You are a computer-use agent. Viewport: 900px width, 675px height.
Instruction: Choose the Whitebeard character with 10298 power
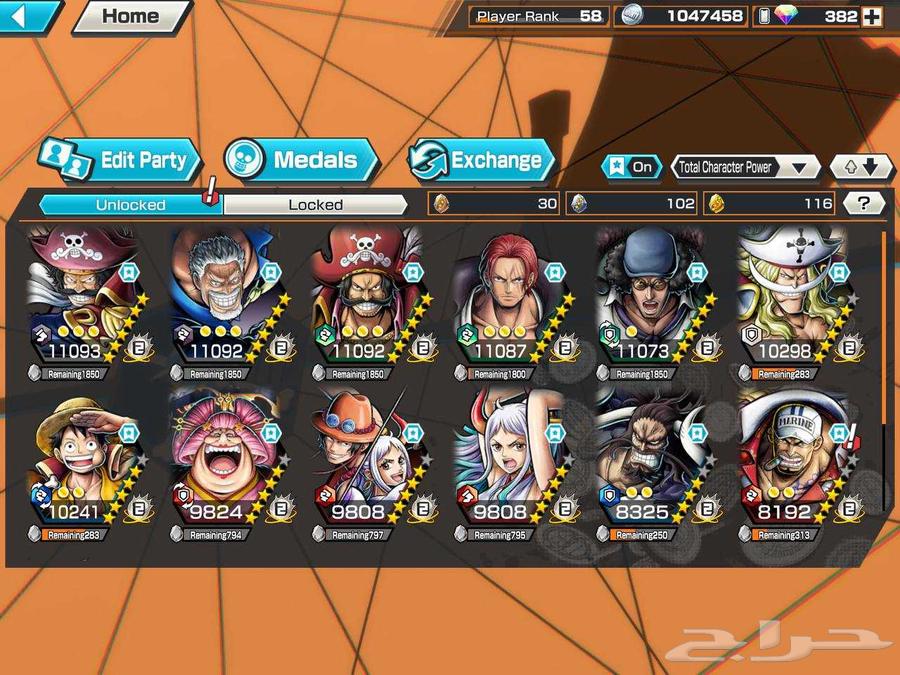795,300
